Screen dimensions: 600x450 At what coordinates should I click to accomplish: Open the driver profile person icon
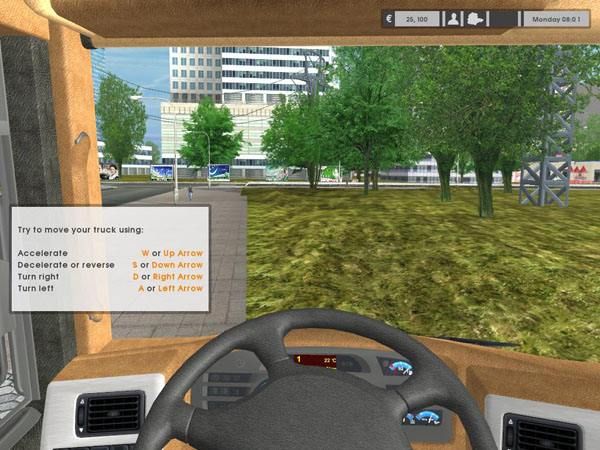point(453,19)
